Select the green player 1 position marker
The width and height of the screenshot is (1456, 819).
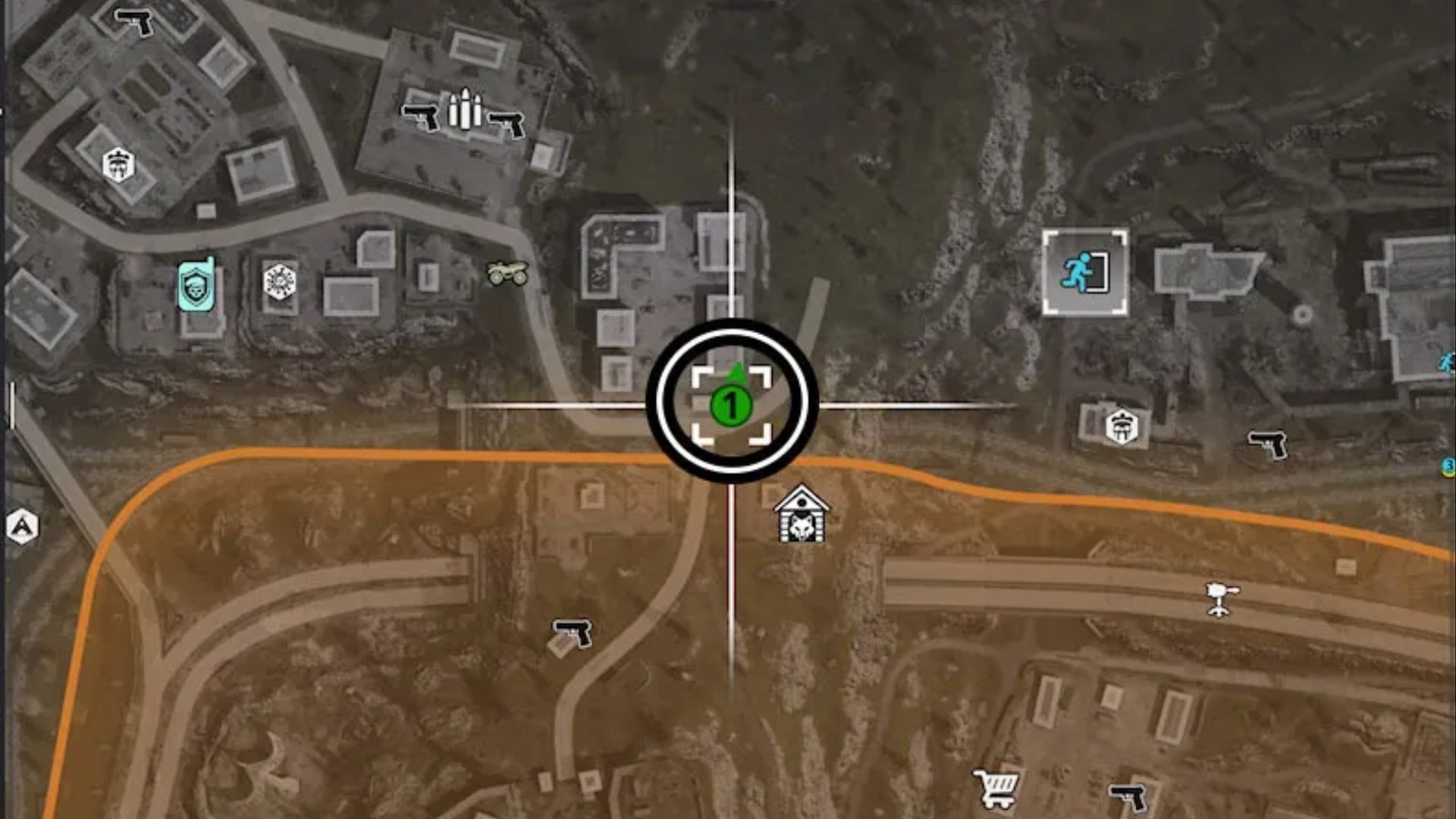click(x=730, y=406)
